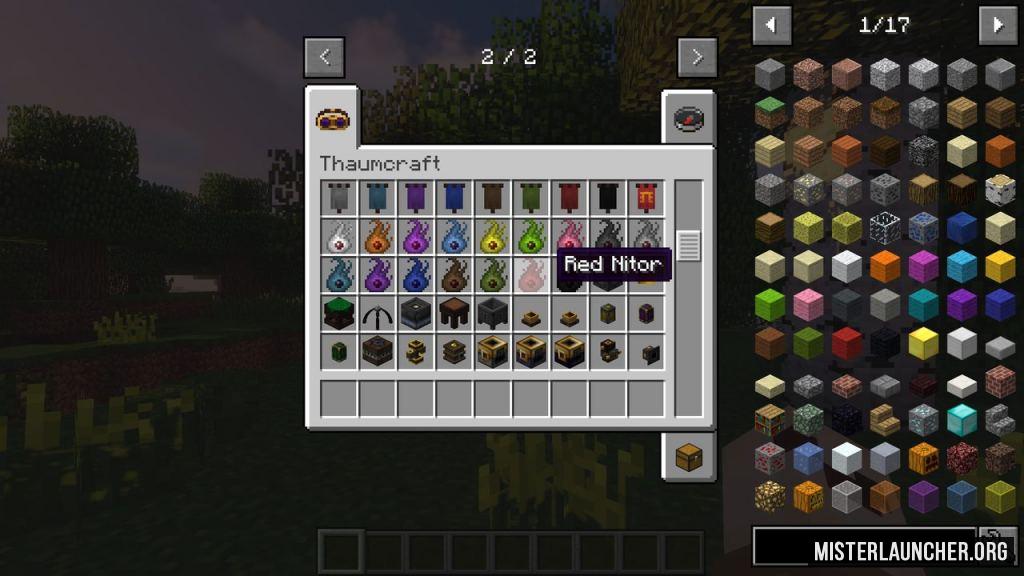Image resolution: width=1024 pixels, height=576 pixels.
Task: Select the Thaumcraft goggles tab
Action: coord(333,120)
